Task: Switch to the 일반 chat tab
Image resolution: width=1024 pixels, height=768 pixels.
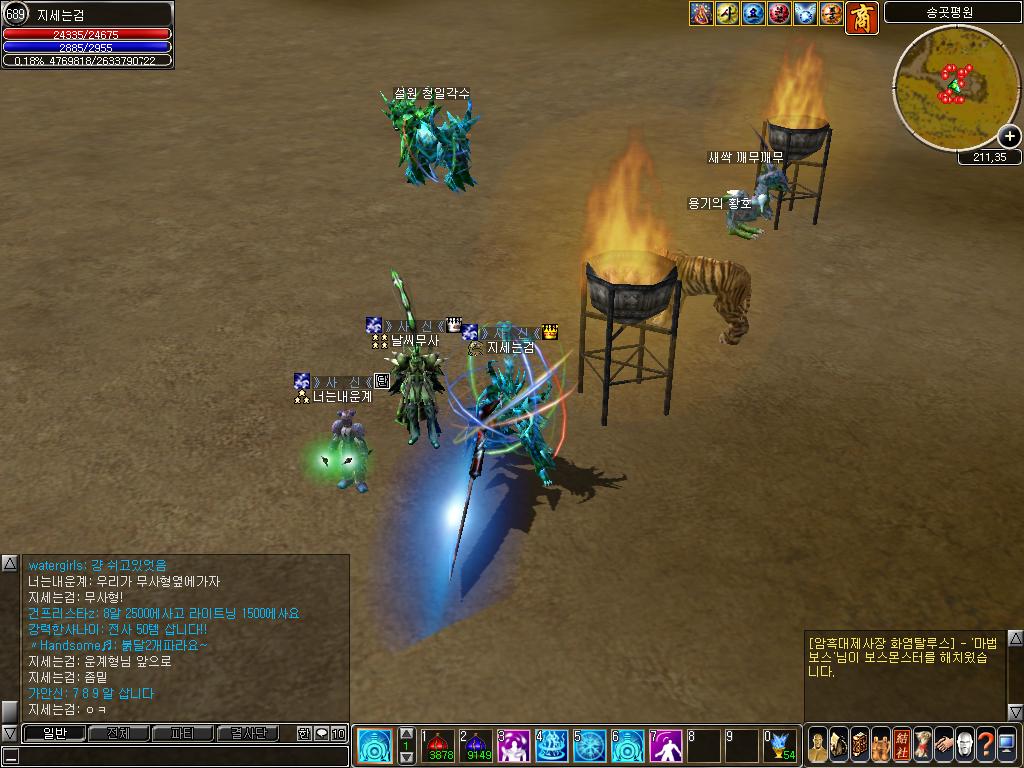Action: 54,733
